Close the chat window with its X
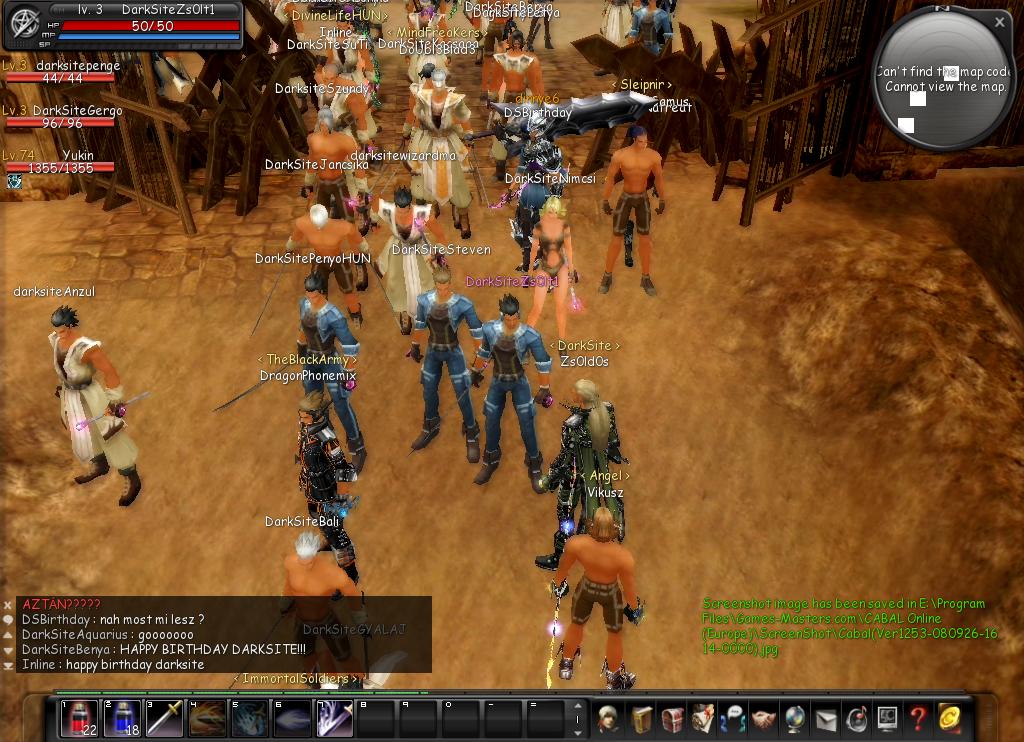The image size is (1024, 742). point(8,605)
